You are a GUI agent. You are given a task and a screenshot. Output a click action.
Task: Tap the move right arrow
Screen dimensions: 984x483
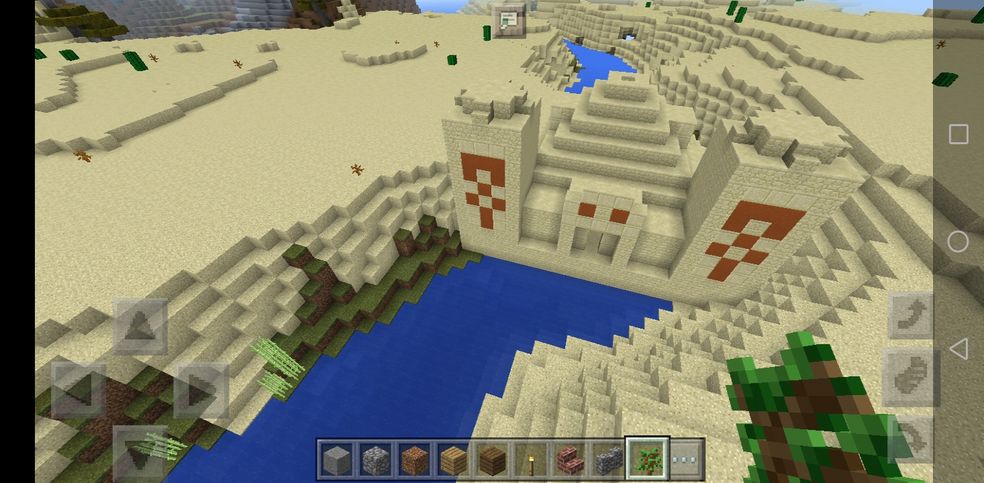(x=201, y=390)
